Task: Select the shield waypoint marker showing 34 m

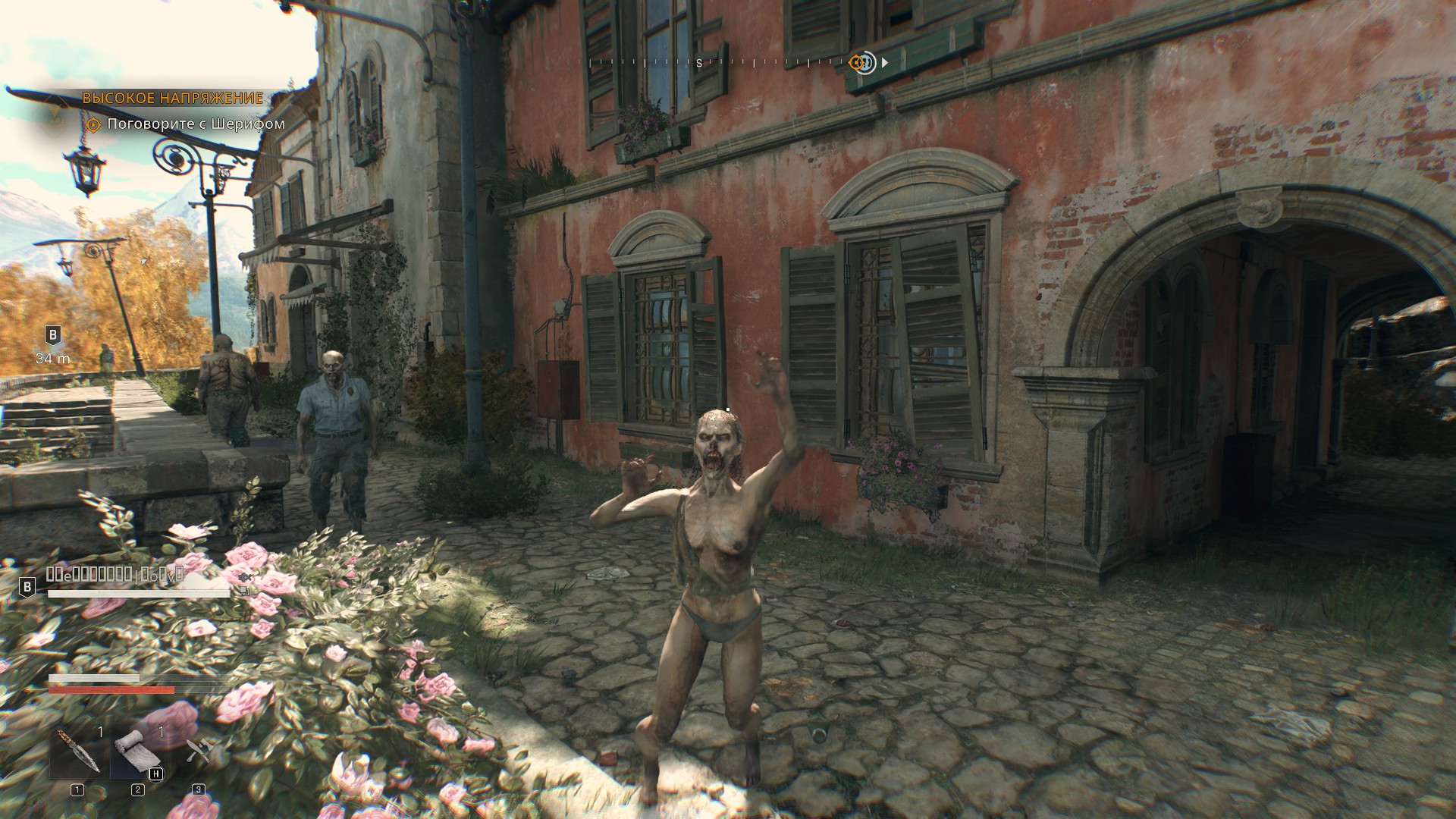Action: click(53, 334)
